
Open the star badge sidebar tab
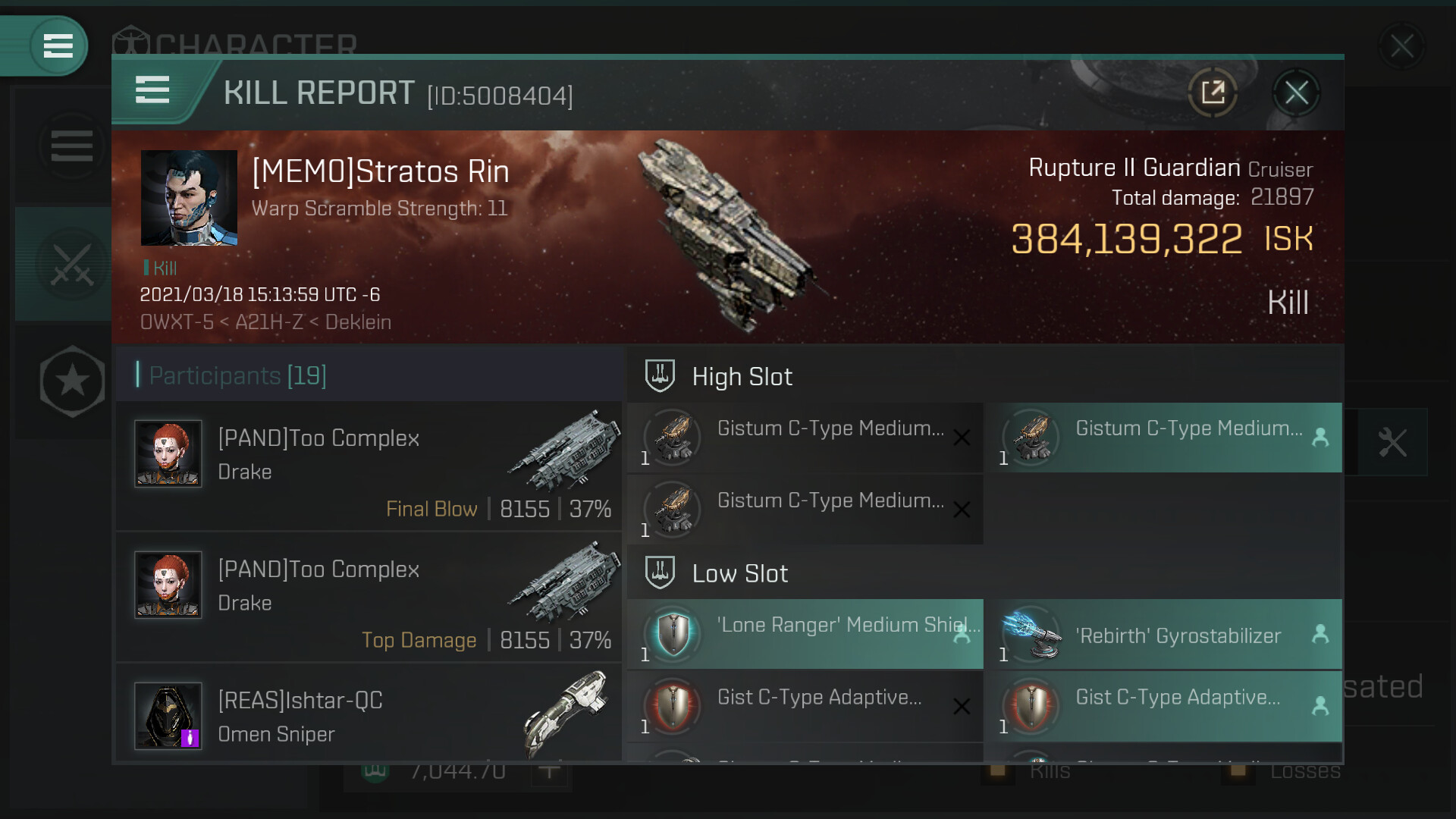click(x=72, y=381)
